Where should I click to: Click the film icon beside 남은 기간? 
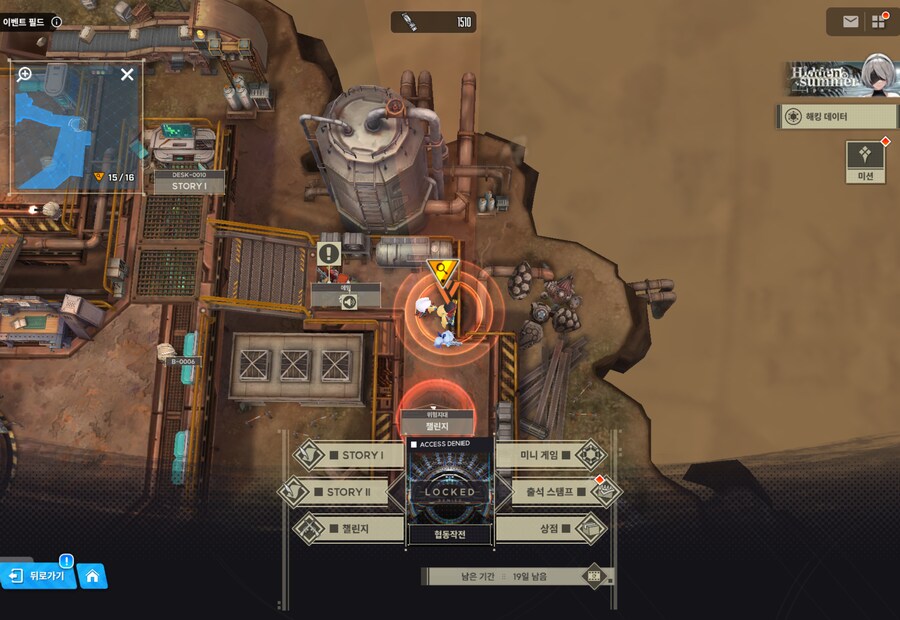click(x=595, y=576)
